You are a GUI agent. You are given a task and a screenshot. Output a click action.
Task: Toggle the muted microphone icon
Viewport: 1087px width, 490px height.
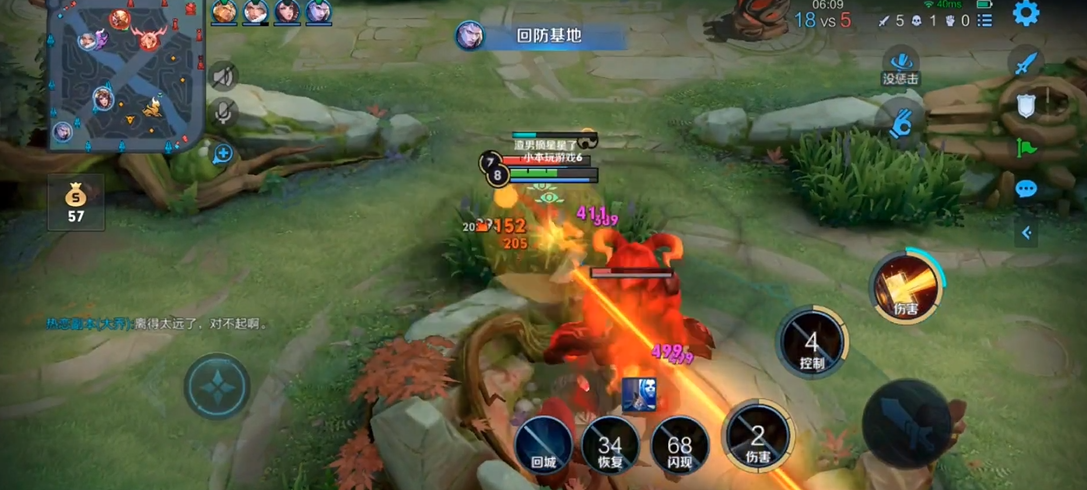(x=224, y=114)
